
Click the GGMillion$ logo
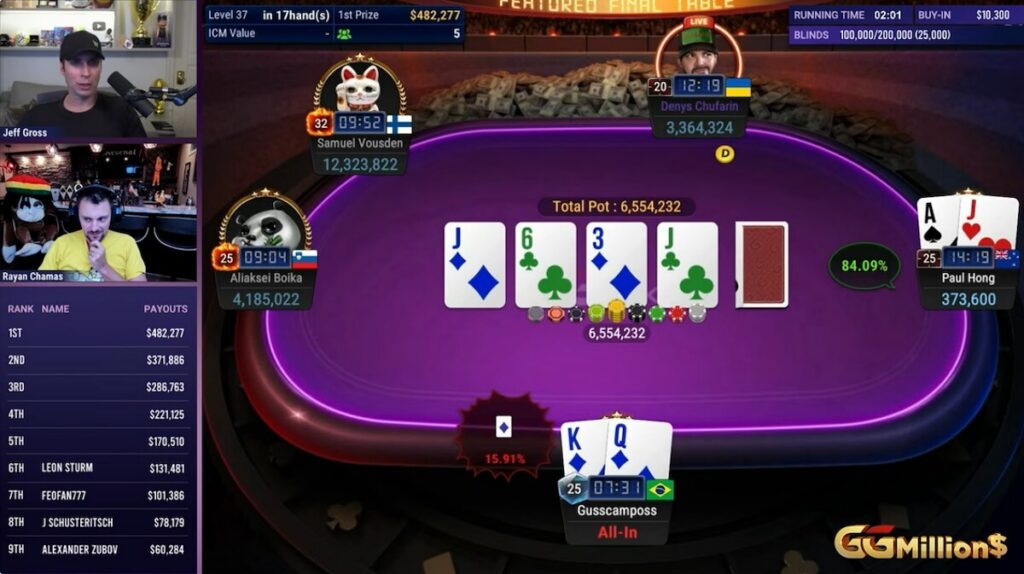tap(920, 544)
